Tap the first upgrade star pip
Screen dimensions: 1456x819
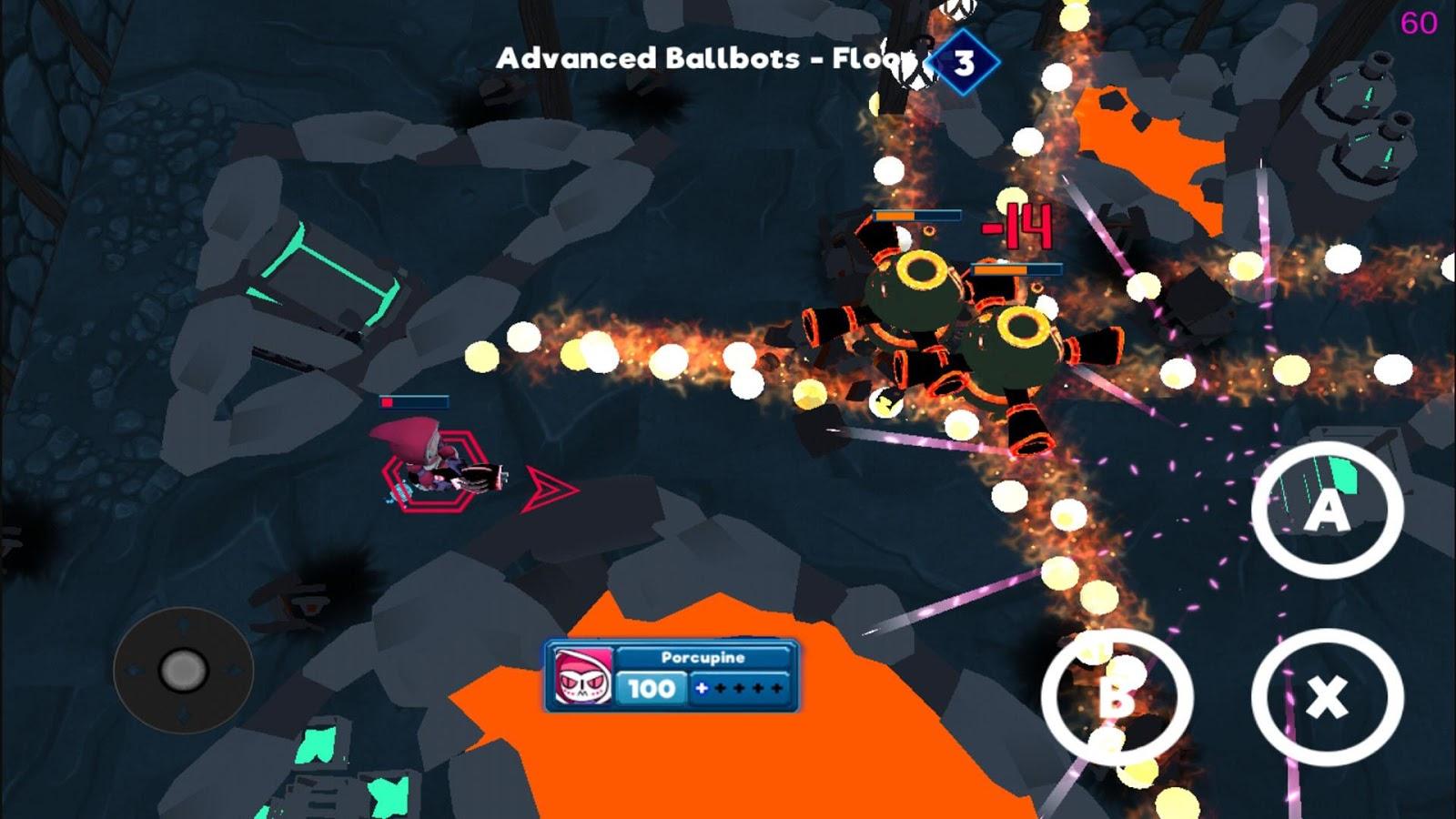[723, 689]
